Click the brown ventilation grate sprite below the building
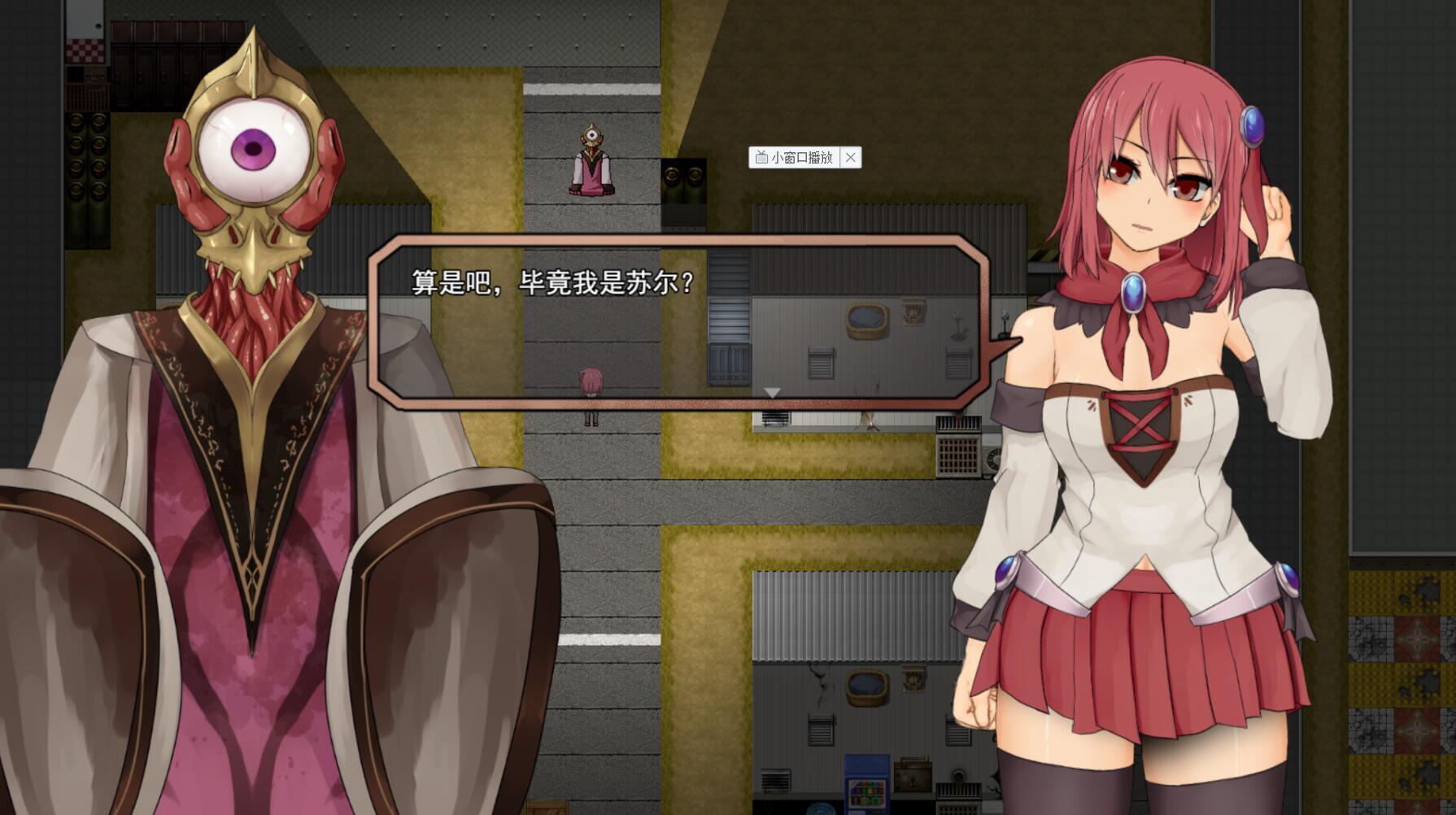Image resolution: width=1456 pixels, height=815 pixels. click(x=958, y=455)
